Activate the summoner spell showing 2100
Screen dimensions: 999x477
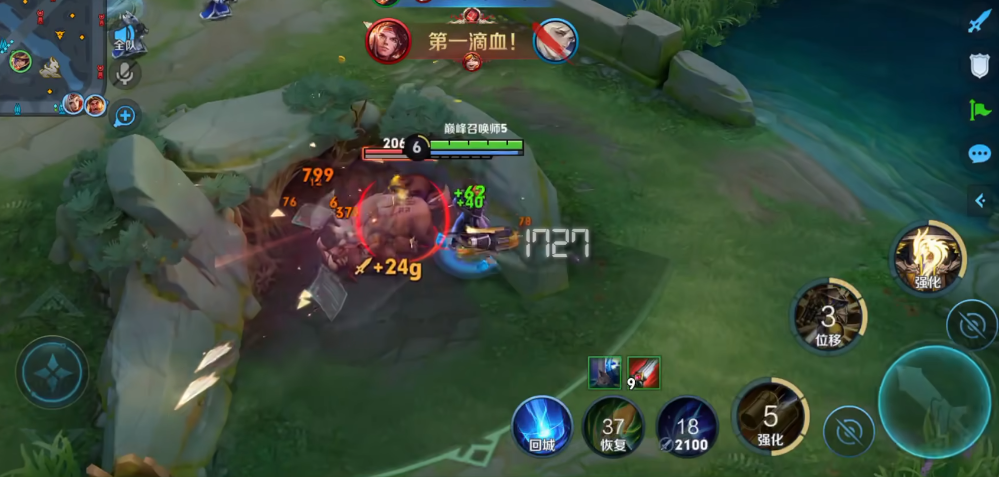pyautogui.click(x=687, y=425)
